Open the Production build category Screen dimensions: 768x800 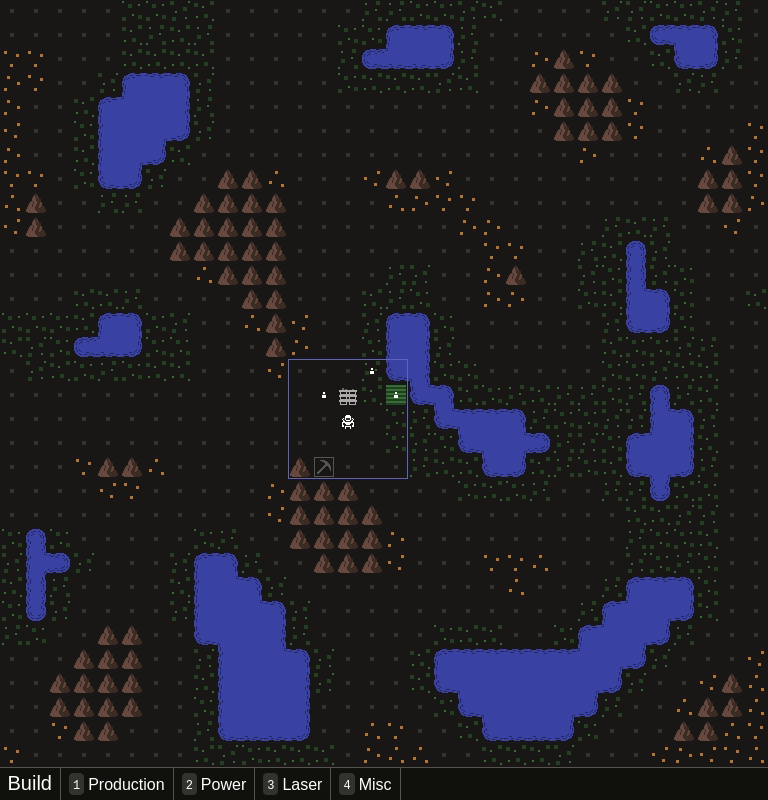click(117, 784)
